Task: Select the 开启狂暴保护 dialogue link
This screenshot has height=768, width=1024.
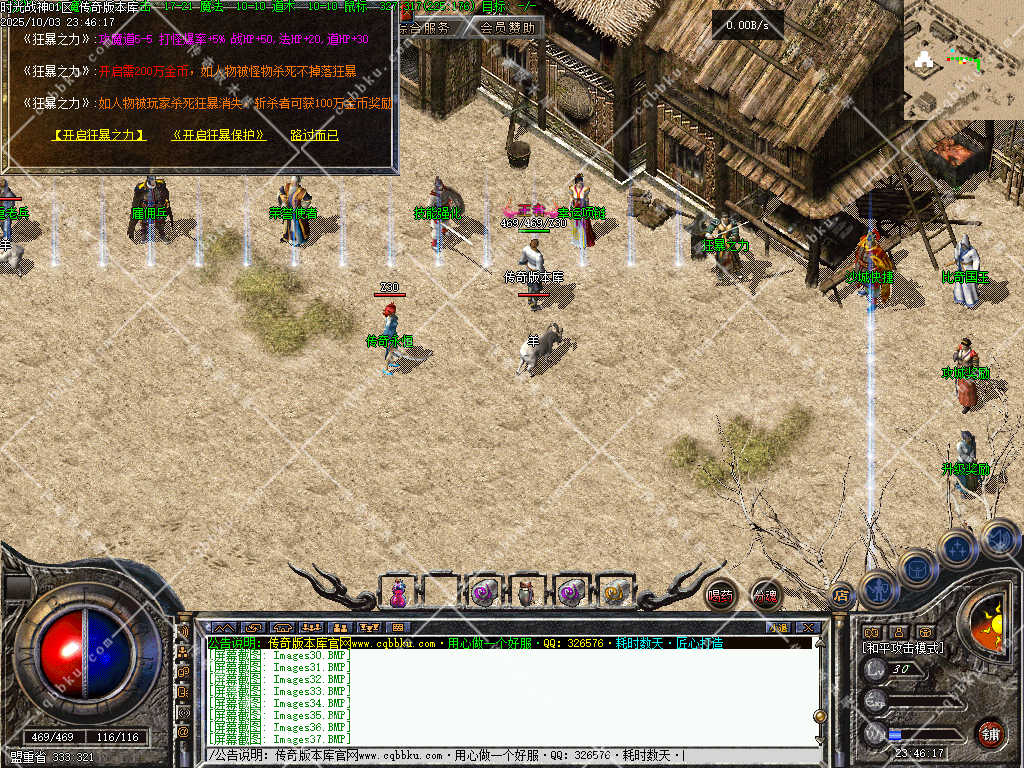Action: pyautogui.click(x=219, y=135)
